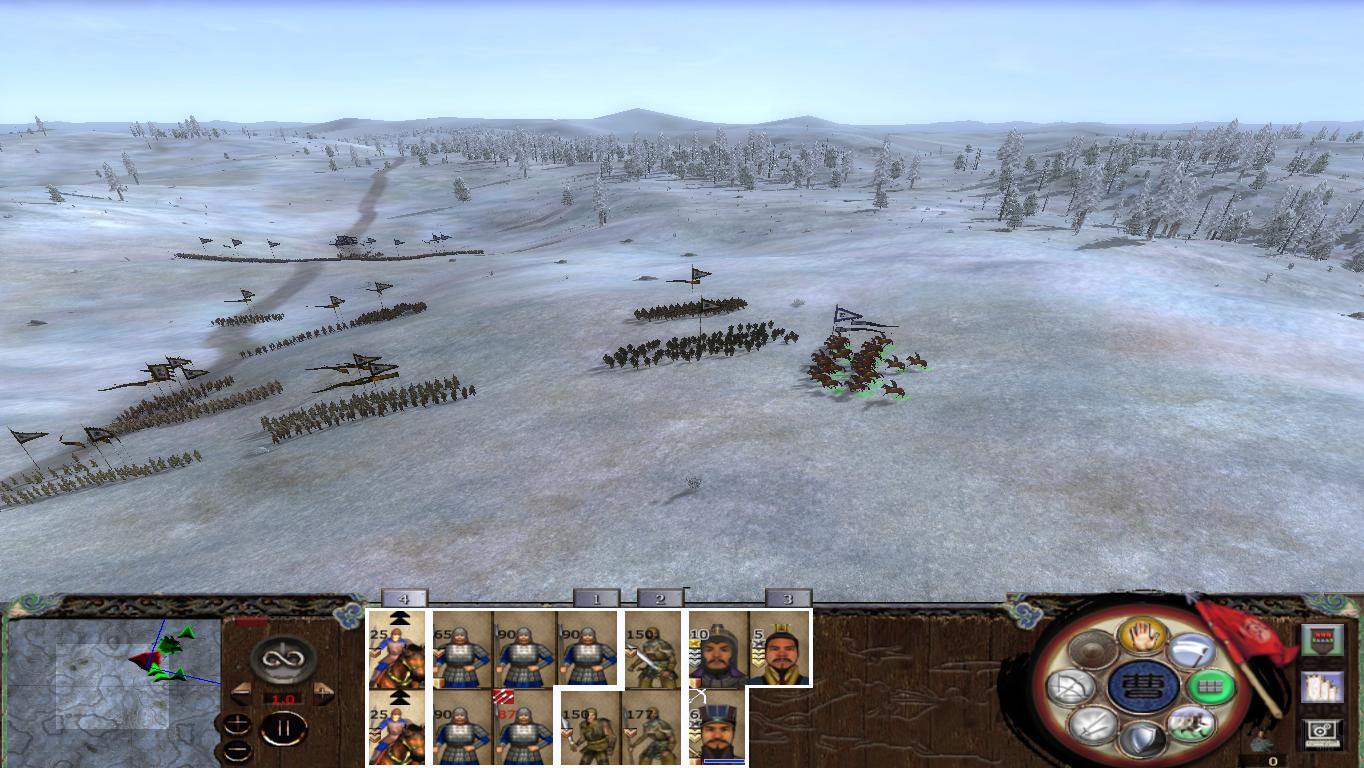Select group tab labeled 2

(660, 600)
